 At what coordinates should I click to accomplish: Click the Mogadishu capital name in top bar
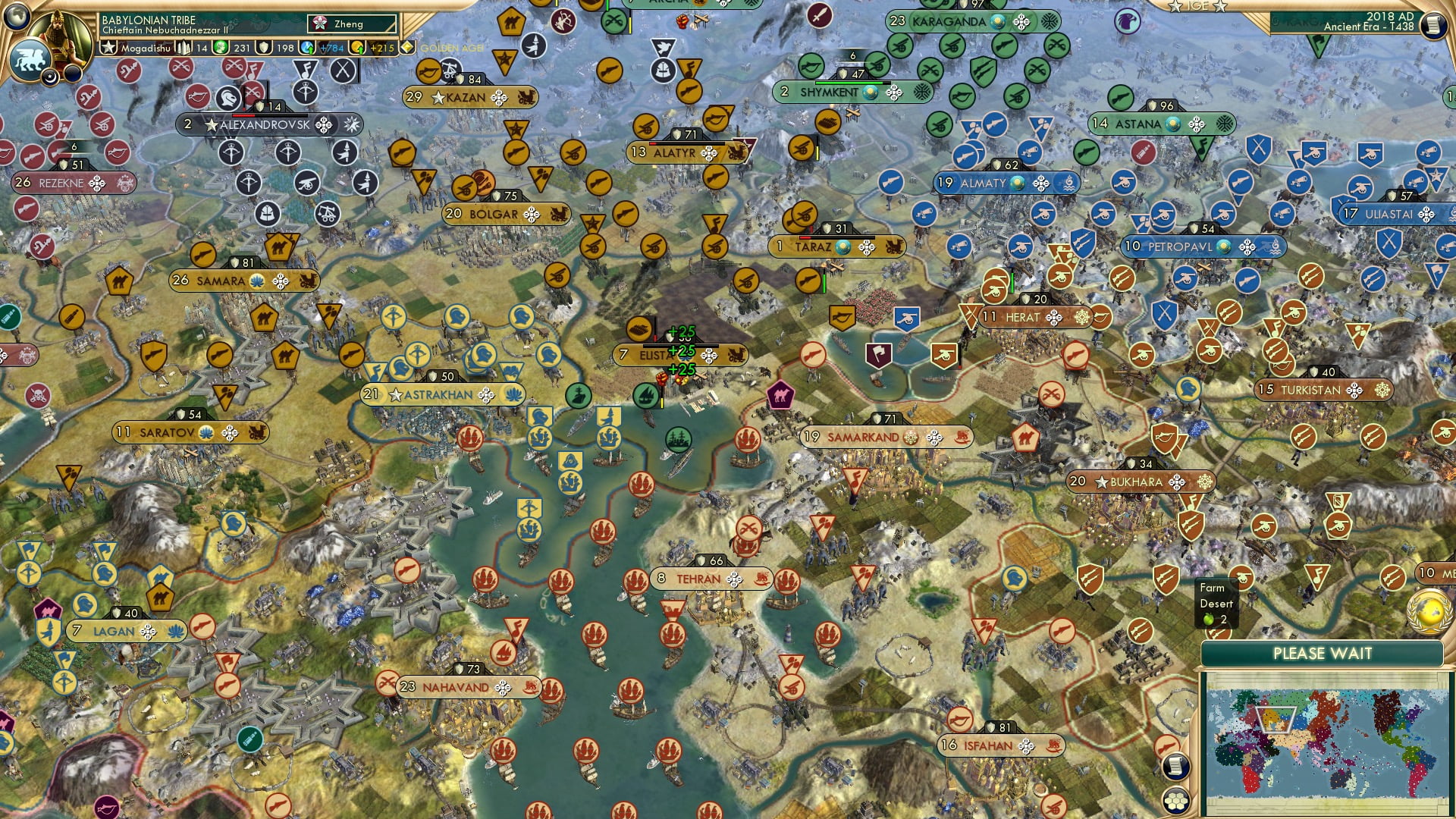pos(146,49)
